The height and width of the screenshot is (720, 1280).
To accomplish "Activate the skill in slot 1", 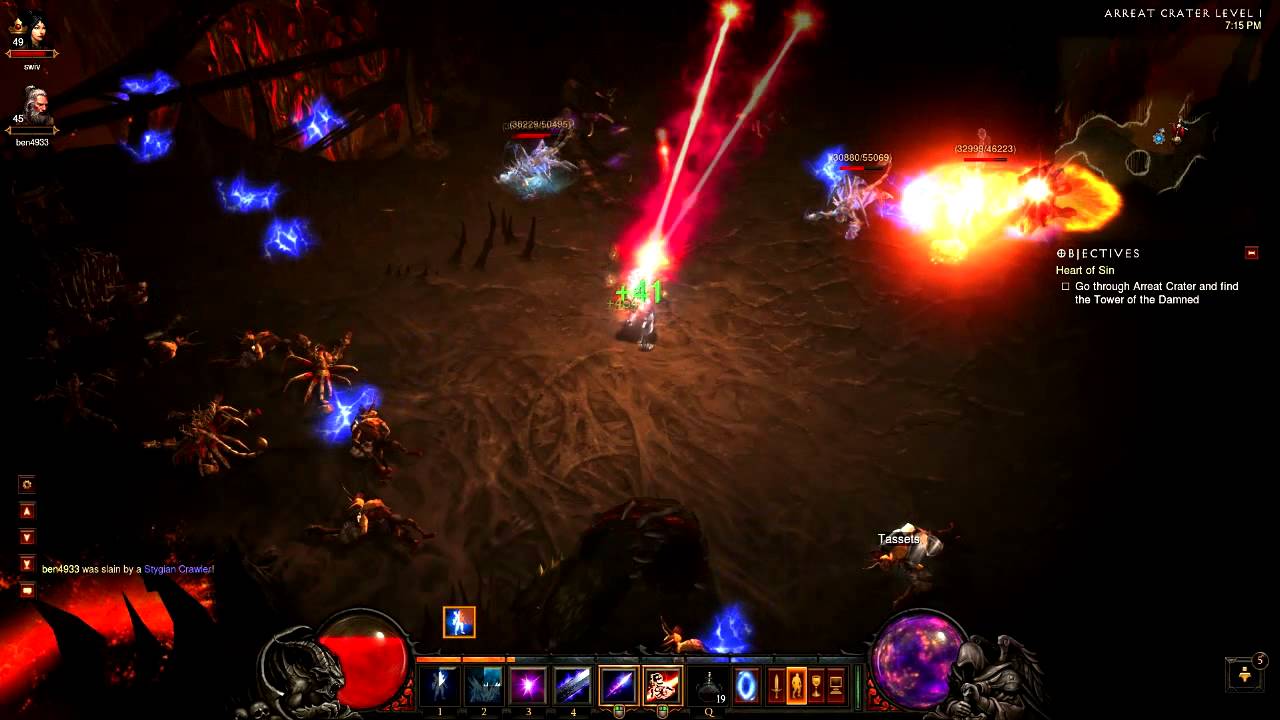I will click(440, 686).
